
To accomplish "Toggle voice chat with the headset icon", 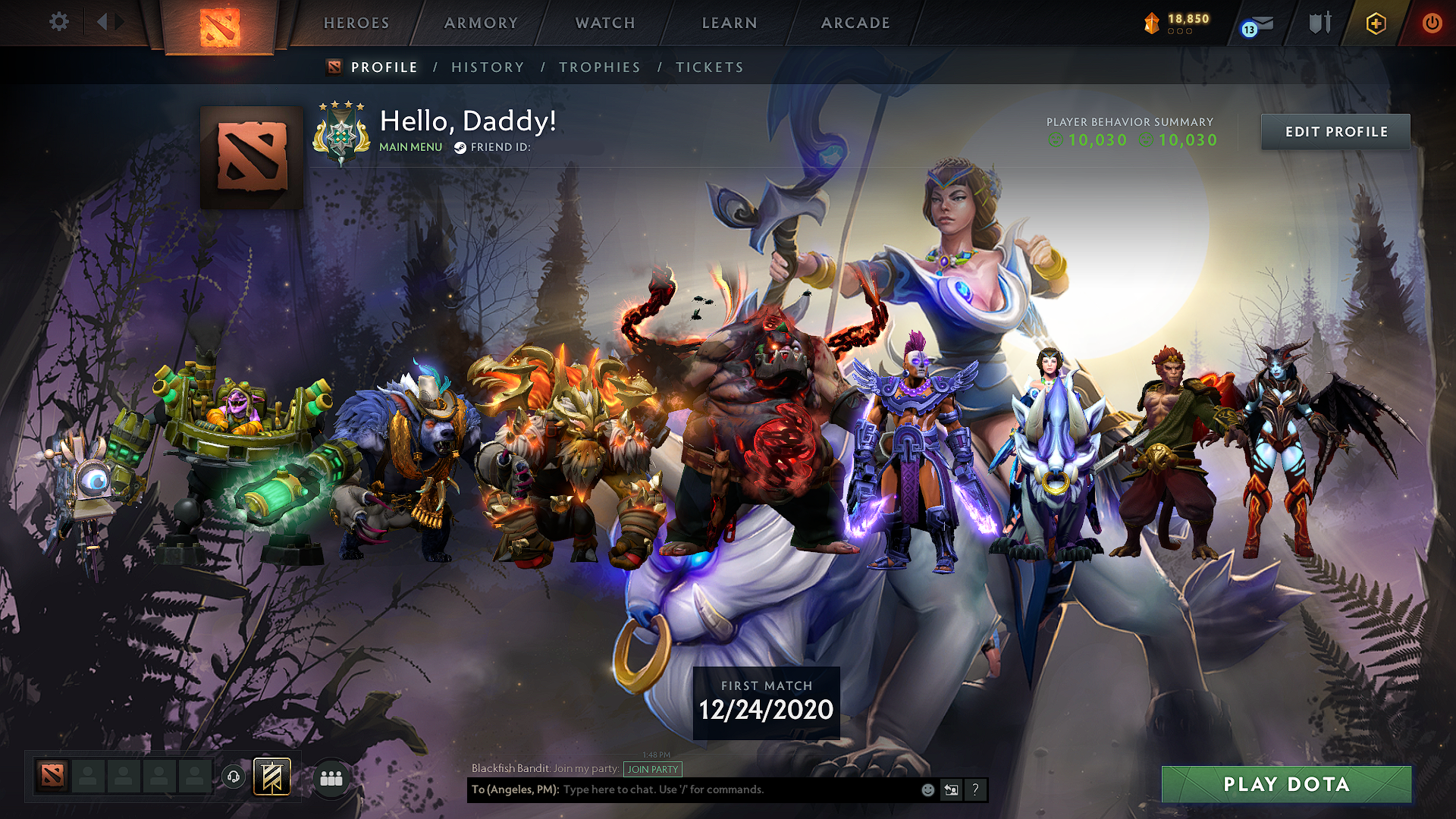I will (234, 776).
